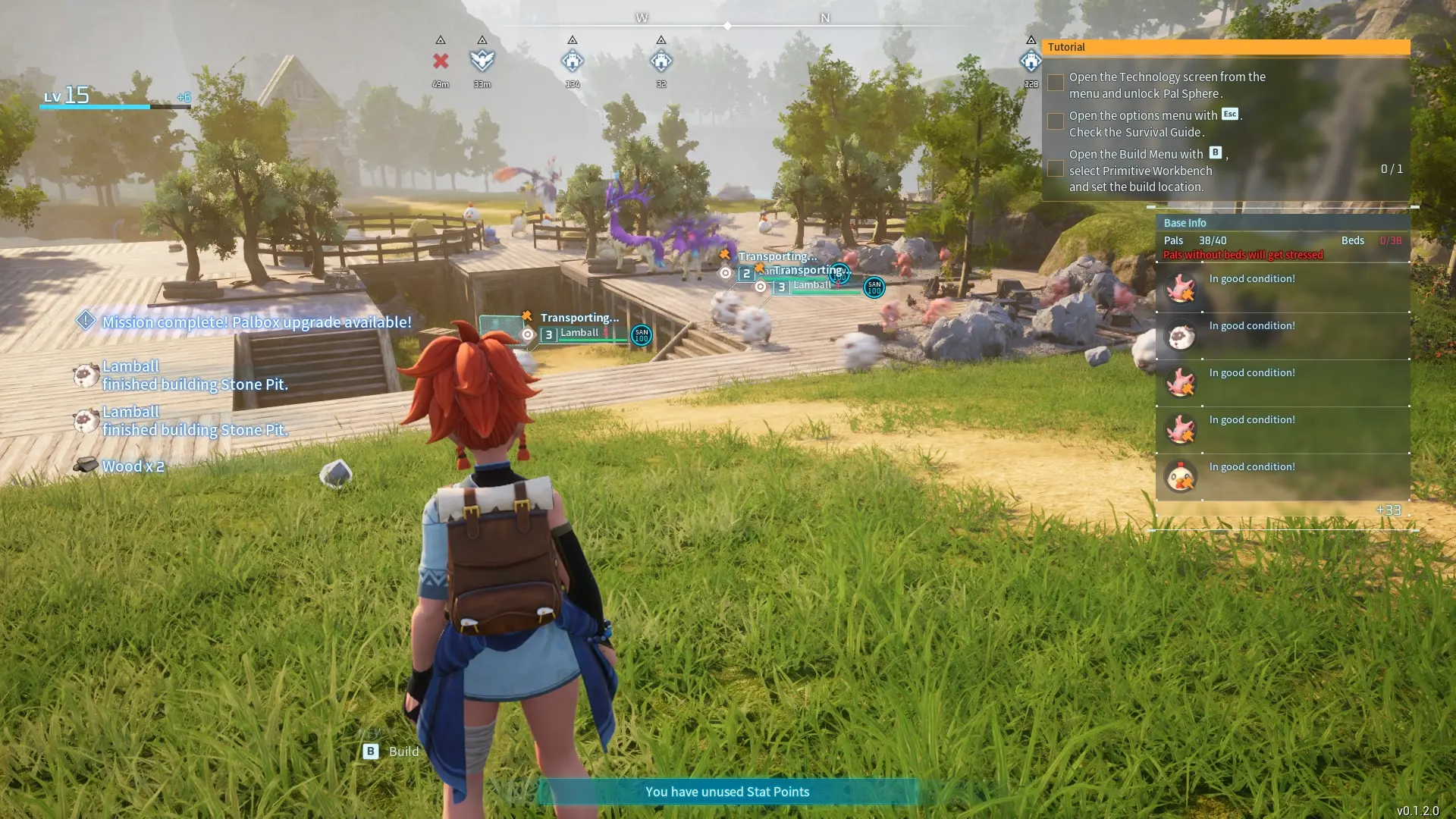Image resolution: width=1456 pixels, height=819 pixels.
Task: Click the Wood x2 pickup notification
Action: click(x=133, y=466)
